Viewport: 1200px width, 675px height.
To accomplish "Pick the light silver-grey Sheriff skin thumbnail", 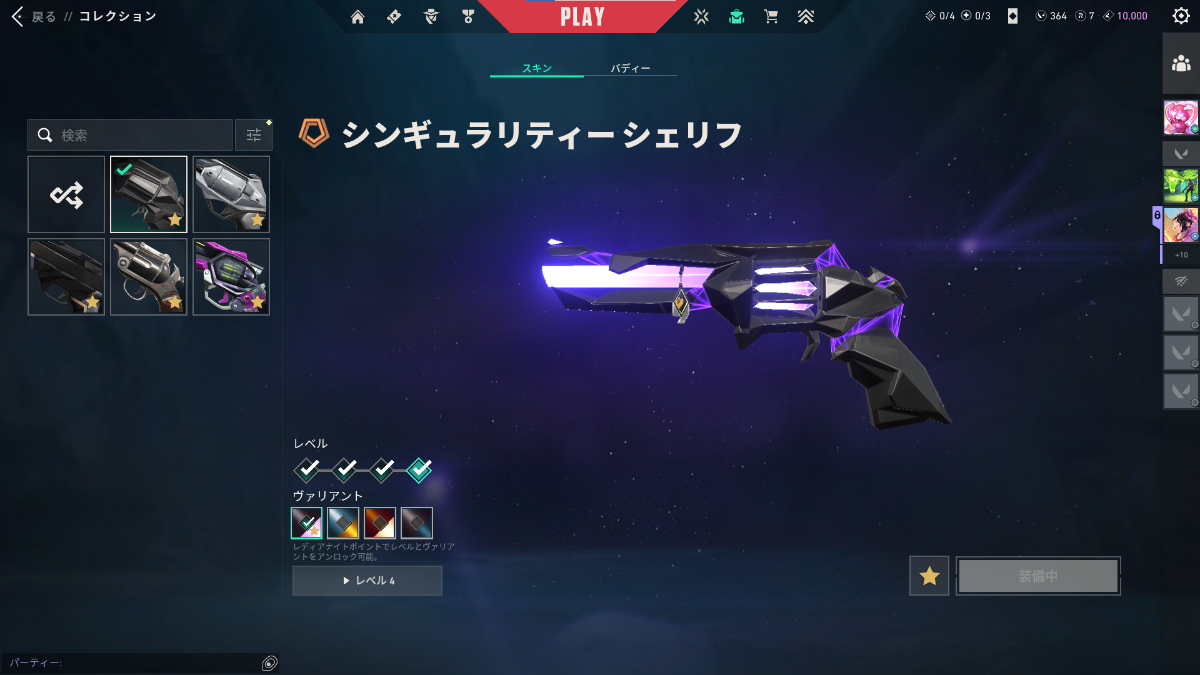I will coord(231,194).
